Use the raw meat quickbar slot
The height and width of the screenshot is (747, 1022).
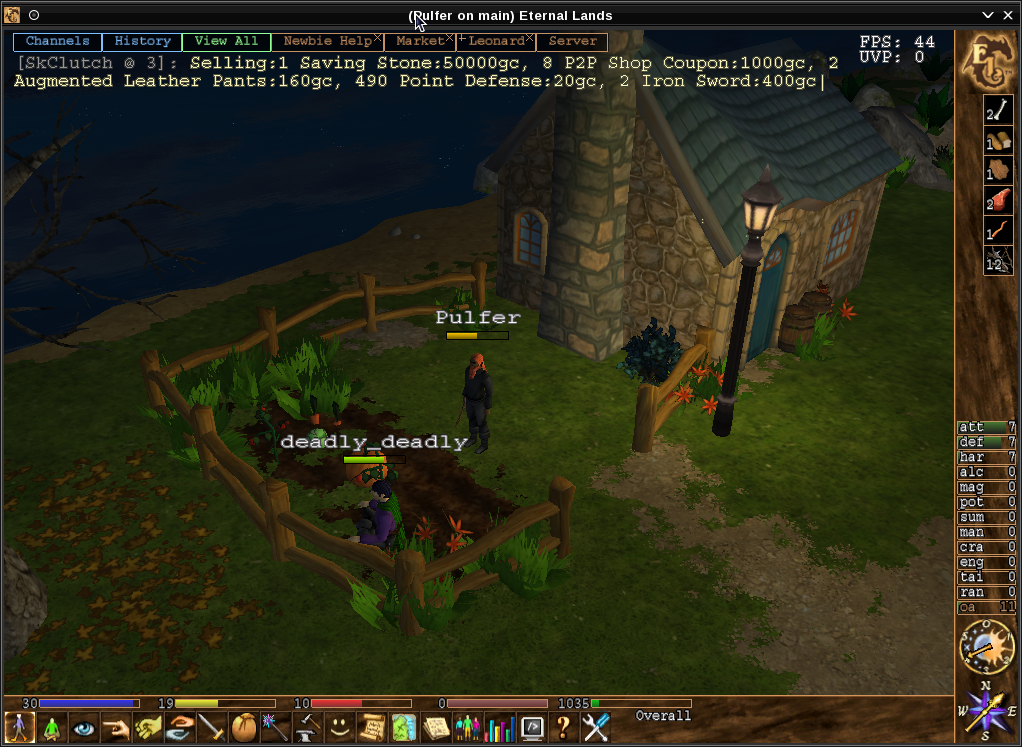pyautogui.click(x=998, y=200)
